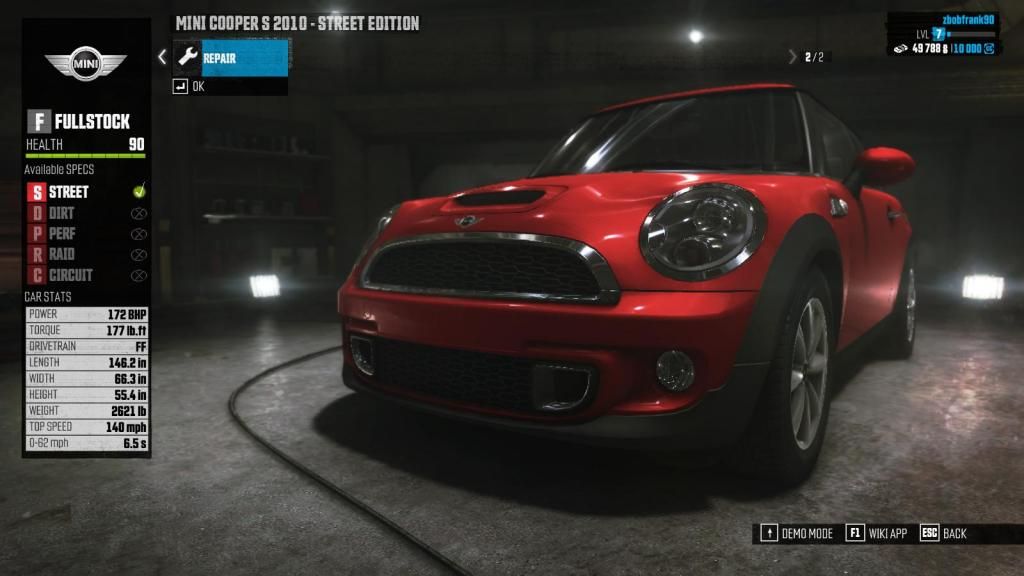Activate Demo Mode

coord(798,533)
